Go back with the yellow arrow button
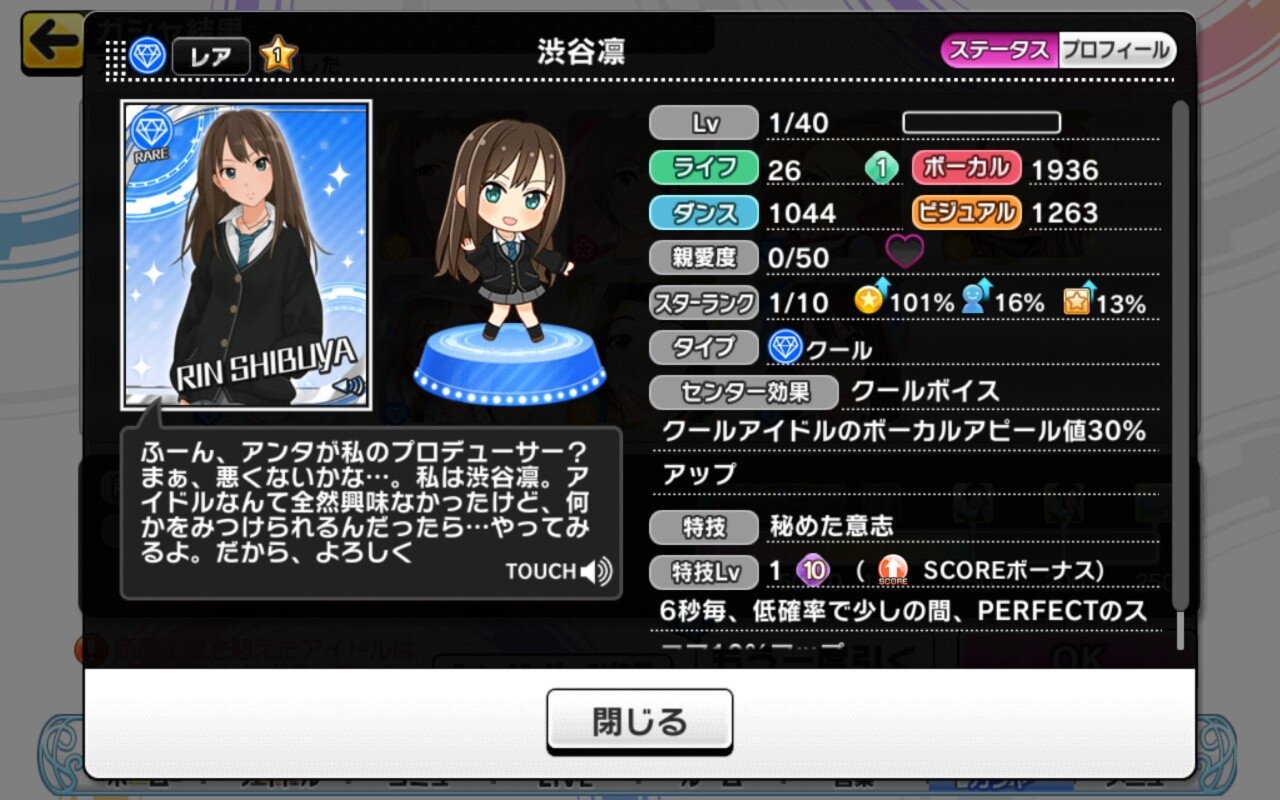The image size is (1280, 800). pos(52,42)
